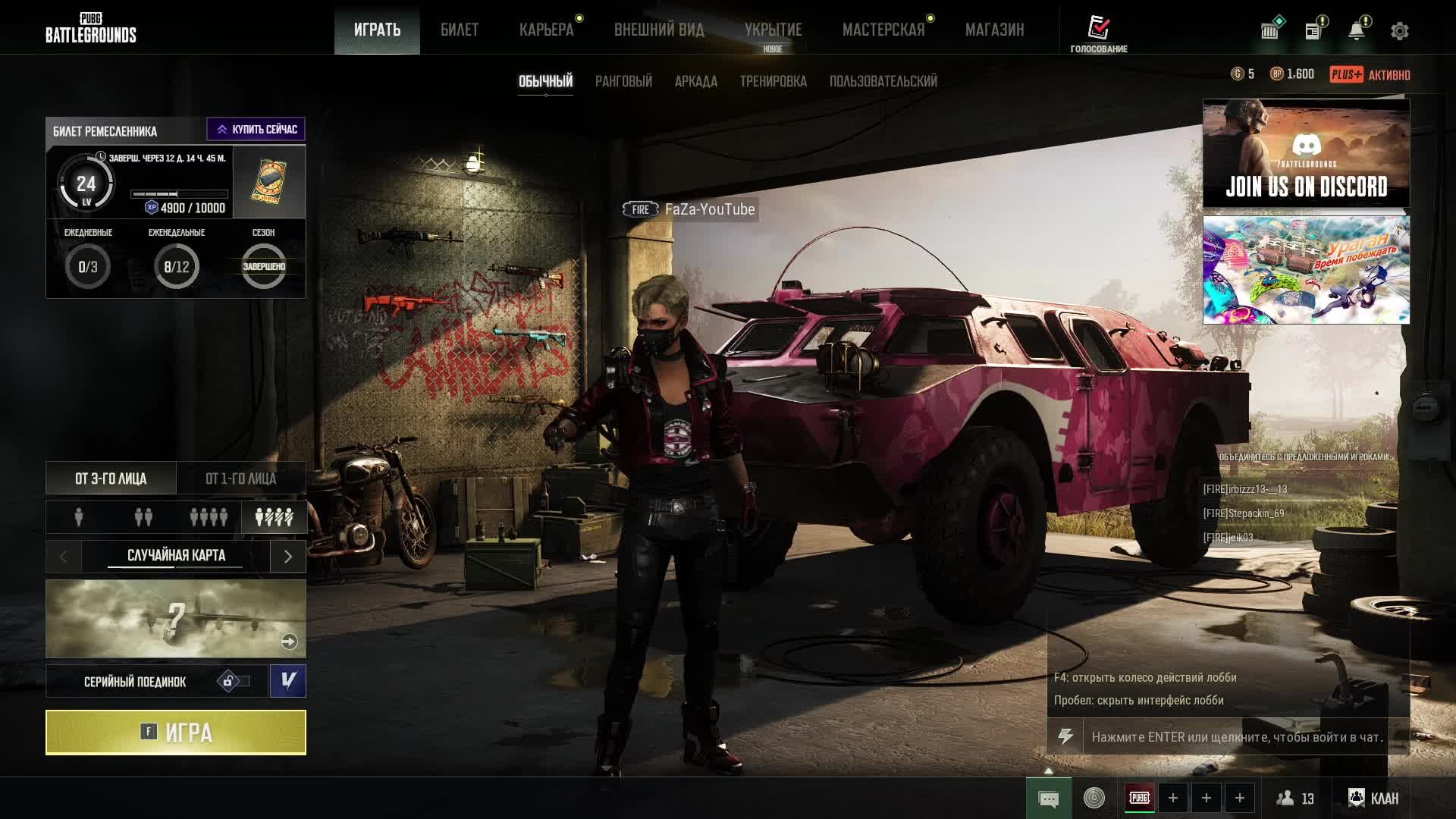Switch to ТРЕНИРОВКА mode

coord(773,81)
